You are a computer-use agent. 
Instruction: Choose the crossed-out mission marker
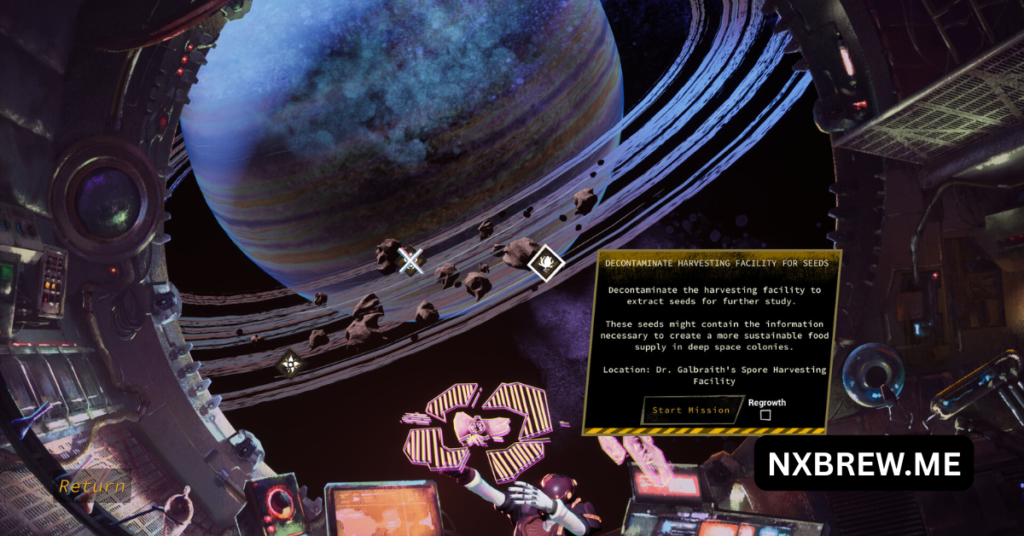pyautogui.click(x=410, y=261)
